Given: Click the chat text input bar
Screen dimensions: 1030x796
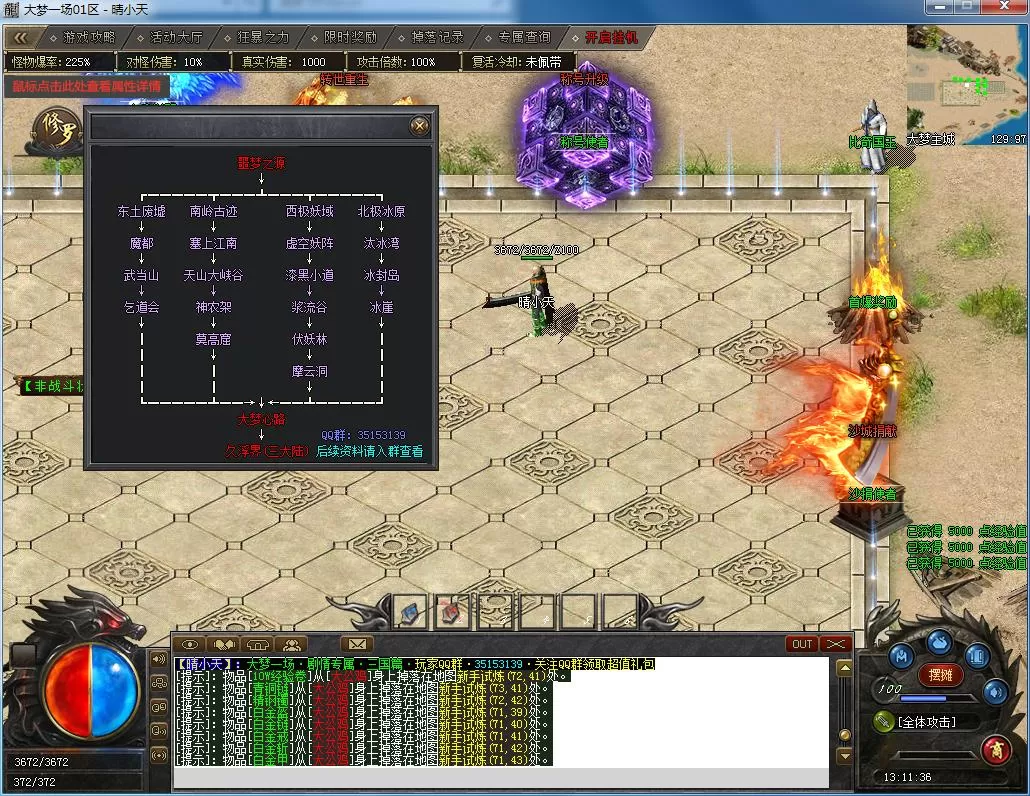Looking at the screenshot, I should click(x=500, y=778).
